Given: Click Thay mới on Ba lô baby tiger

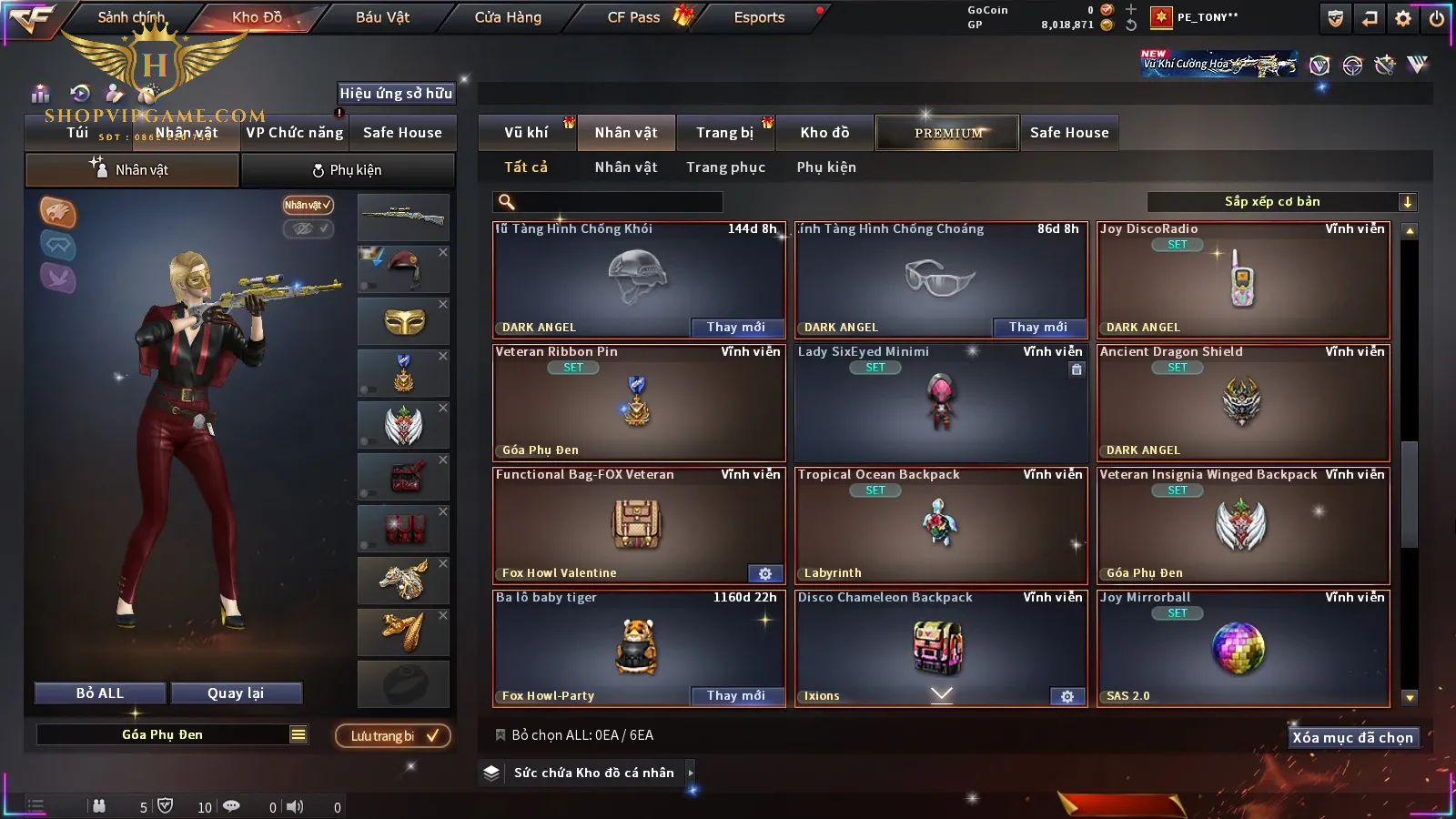Looking at the screenshot, I should [x=735, y=696].
